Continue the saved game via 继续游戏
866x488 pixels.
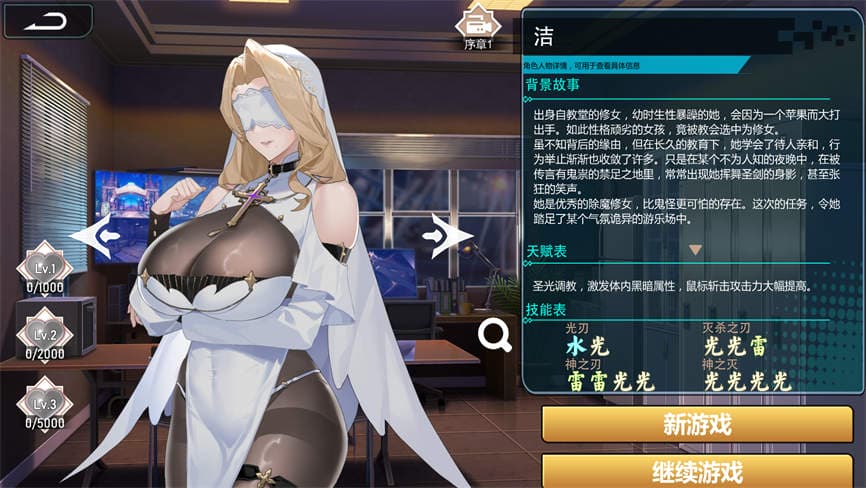point(697,471)
